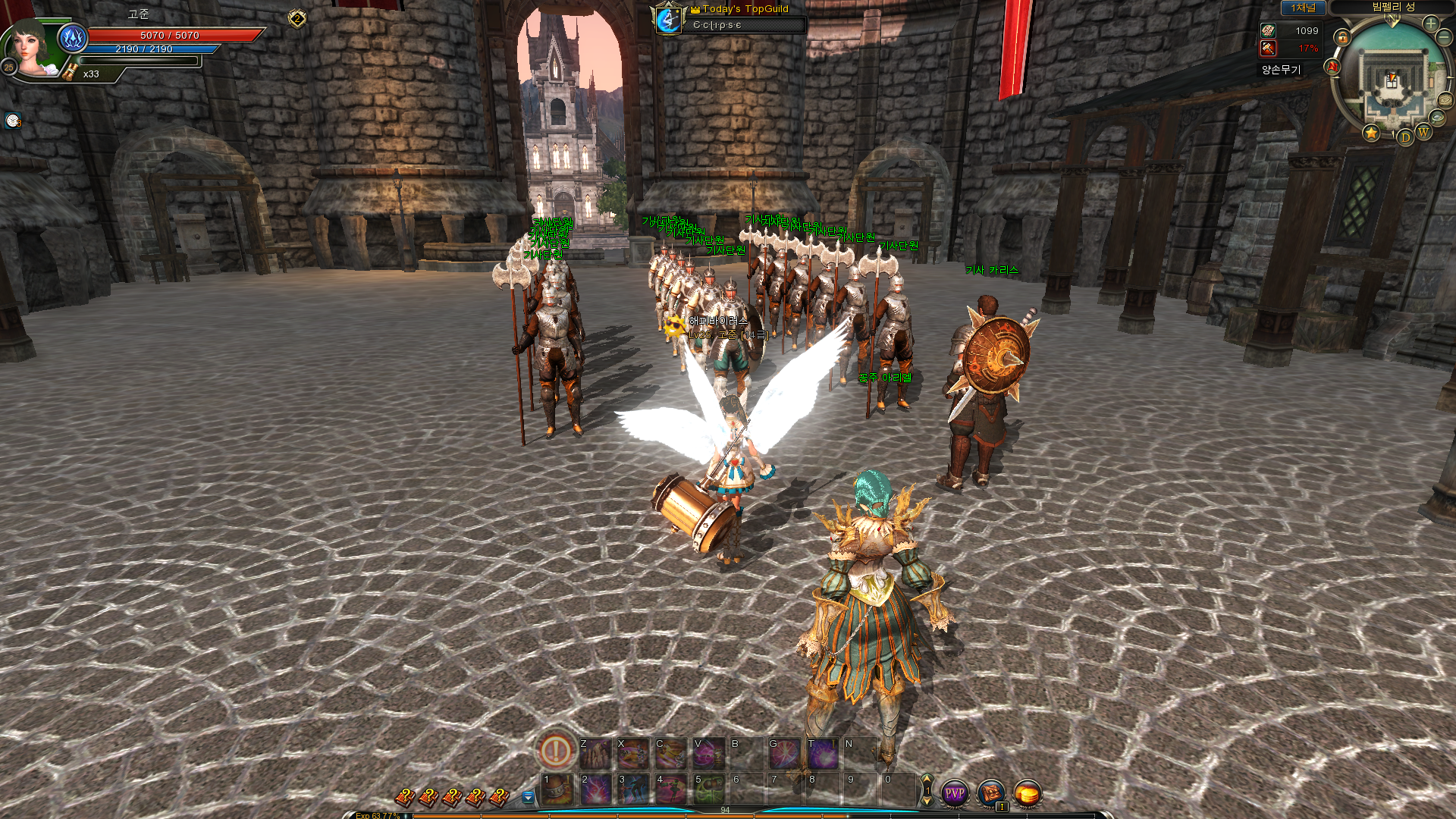Activate the skill in slot Z
This screenshot has height=819, width=1456.
tap(595, 753)
